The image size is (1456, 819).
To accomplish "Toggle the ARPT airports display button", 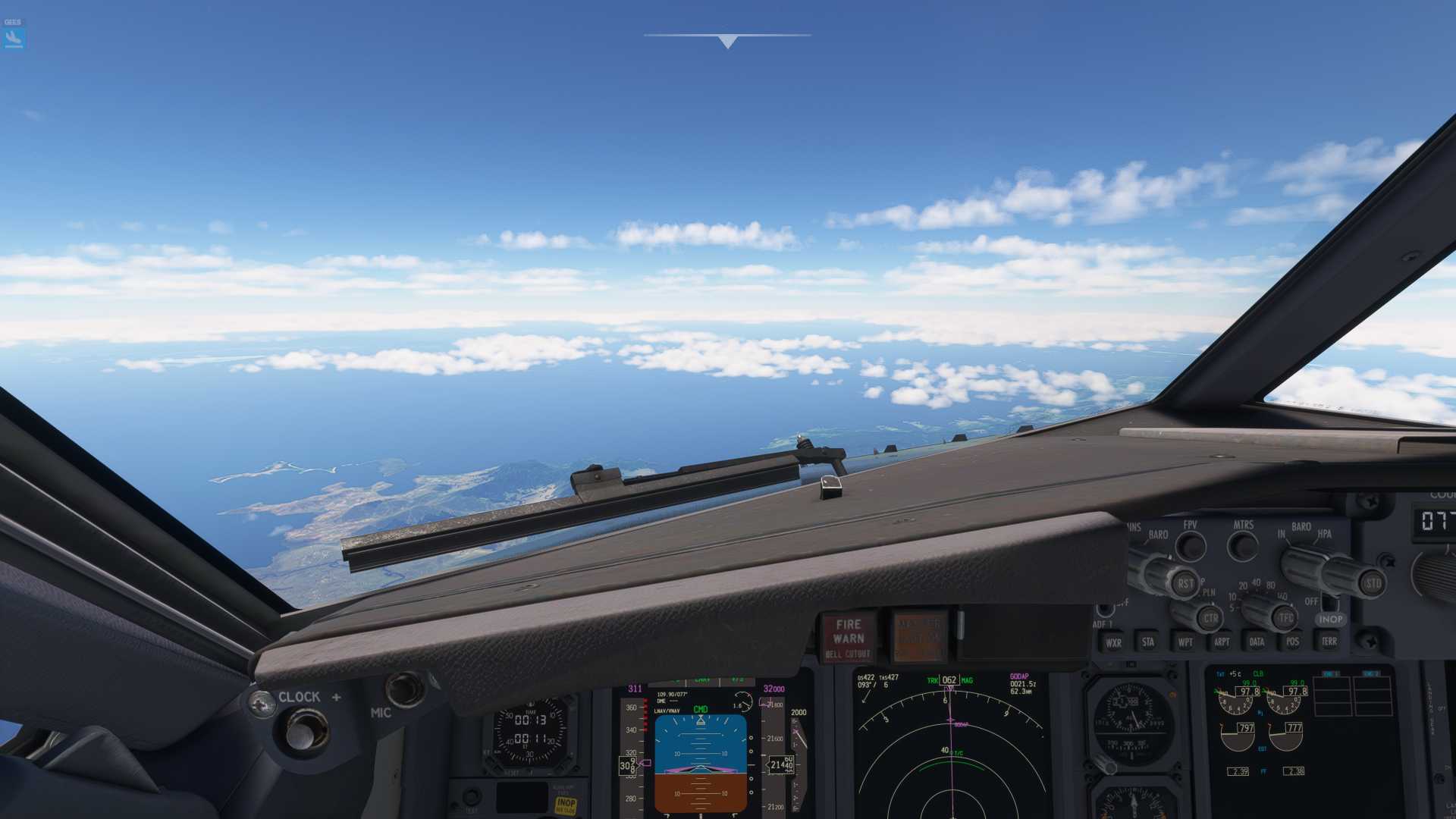I will click(x=1221, y=642).
